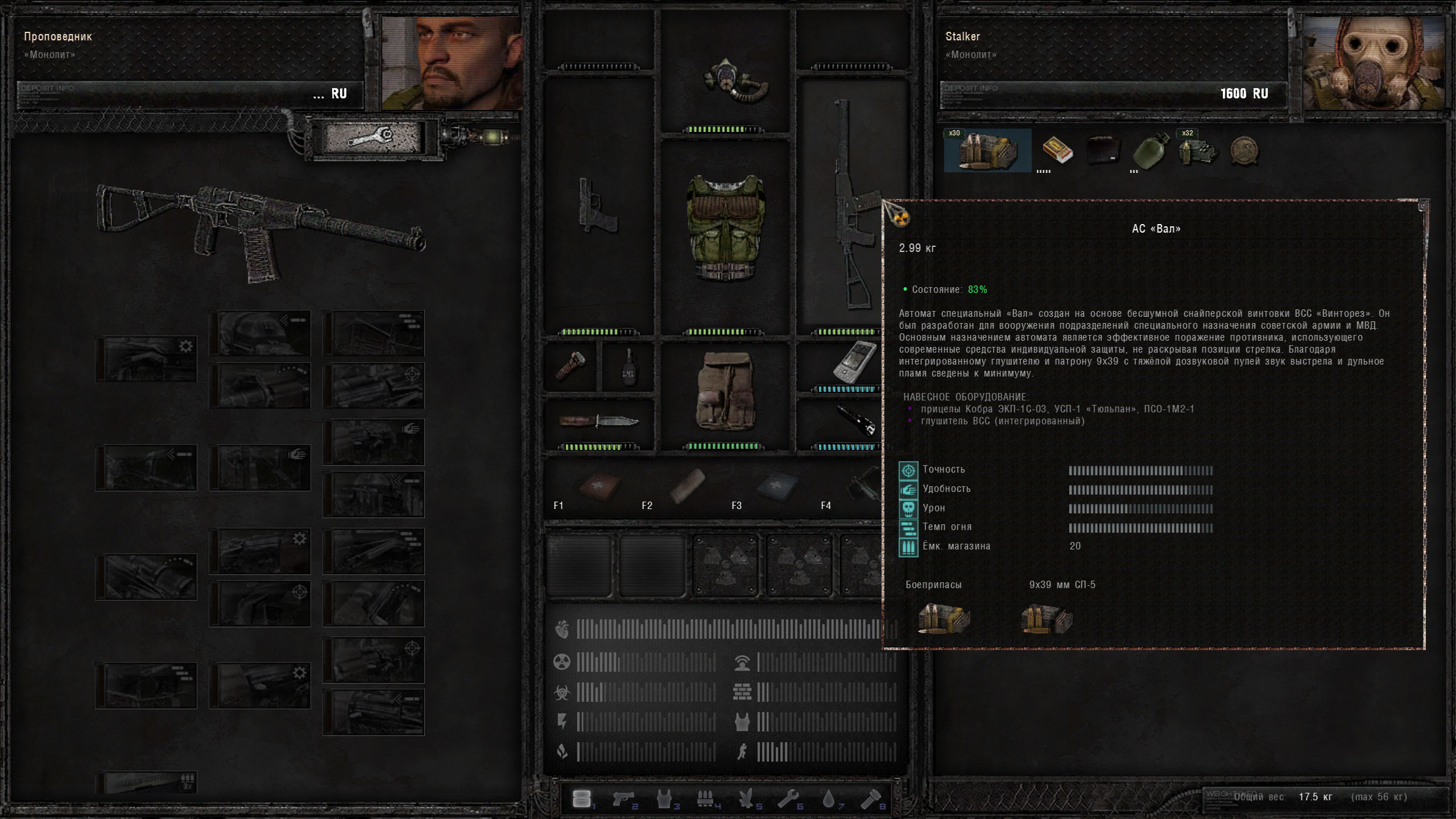Choose the green armor vest slot

click(725, 229)
